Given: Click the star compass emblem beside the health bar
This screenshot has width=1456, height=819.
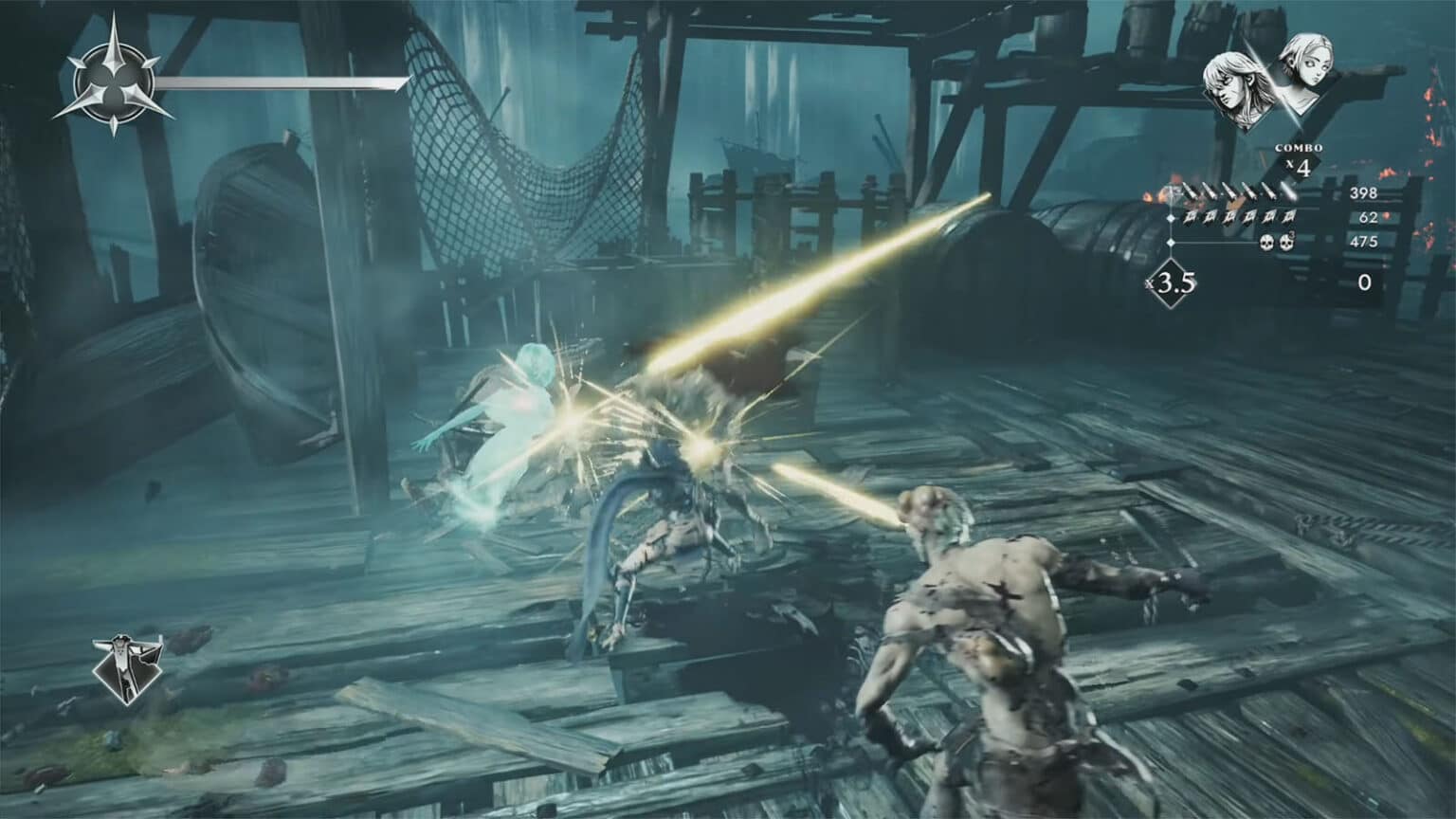Looking at the screenshot, I should 113,85.
